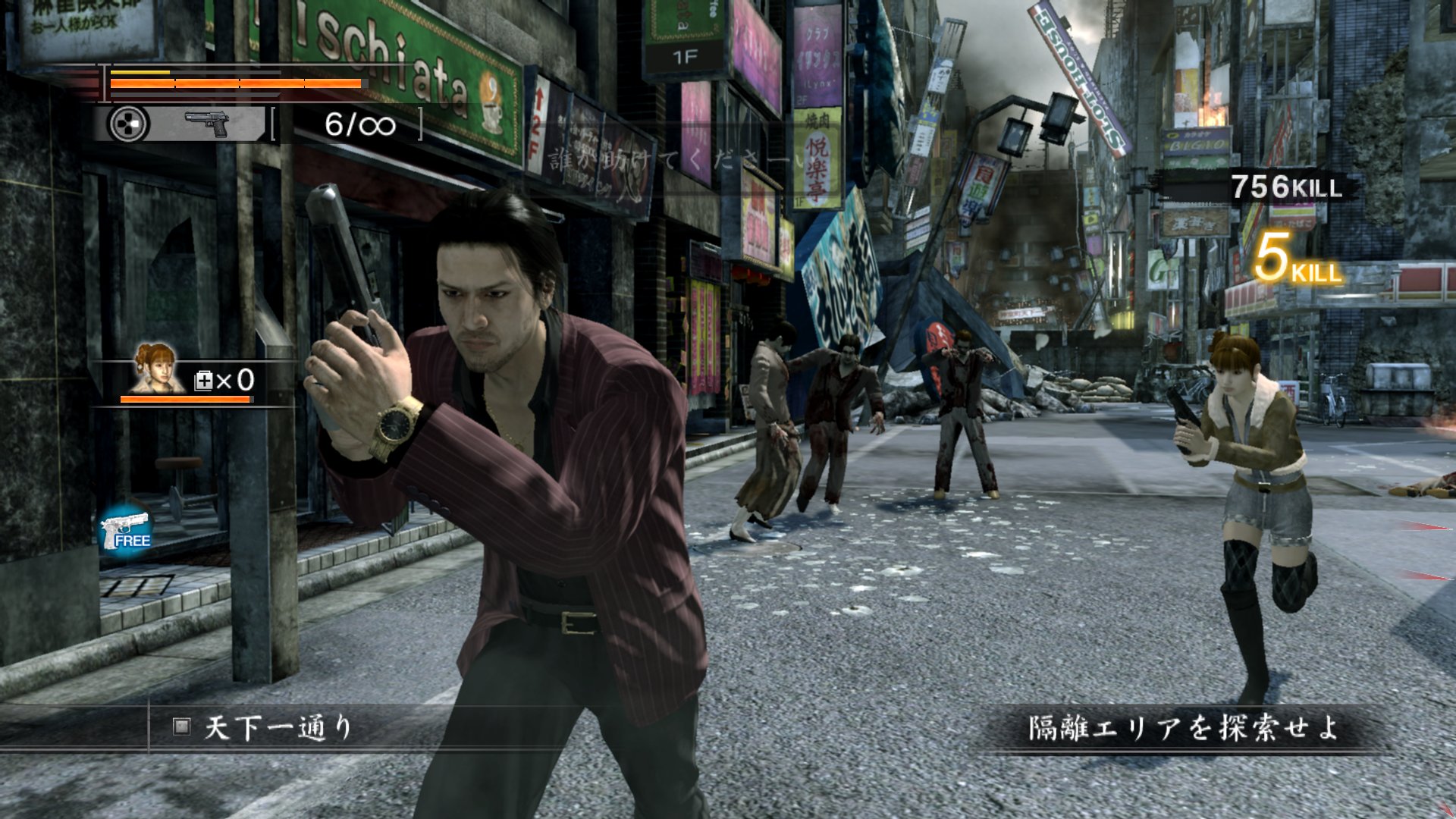
Task: Click the 天下一通り location label
Action: point(278,728)
